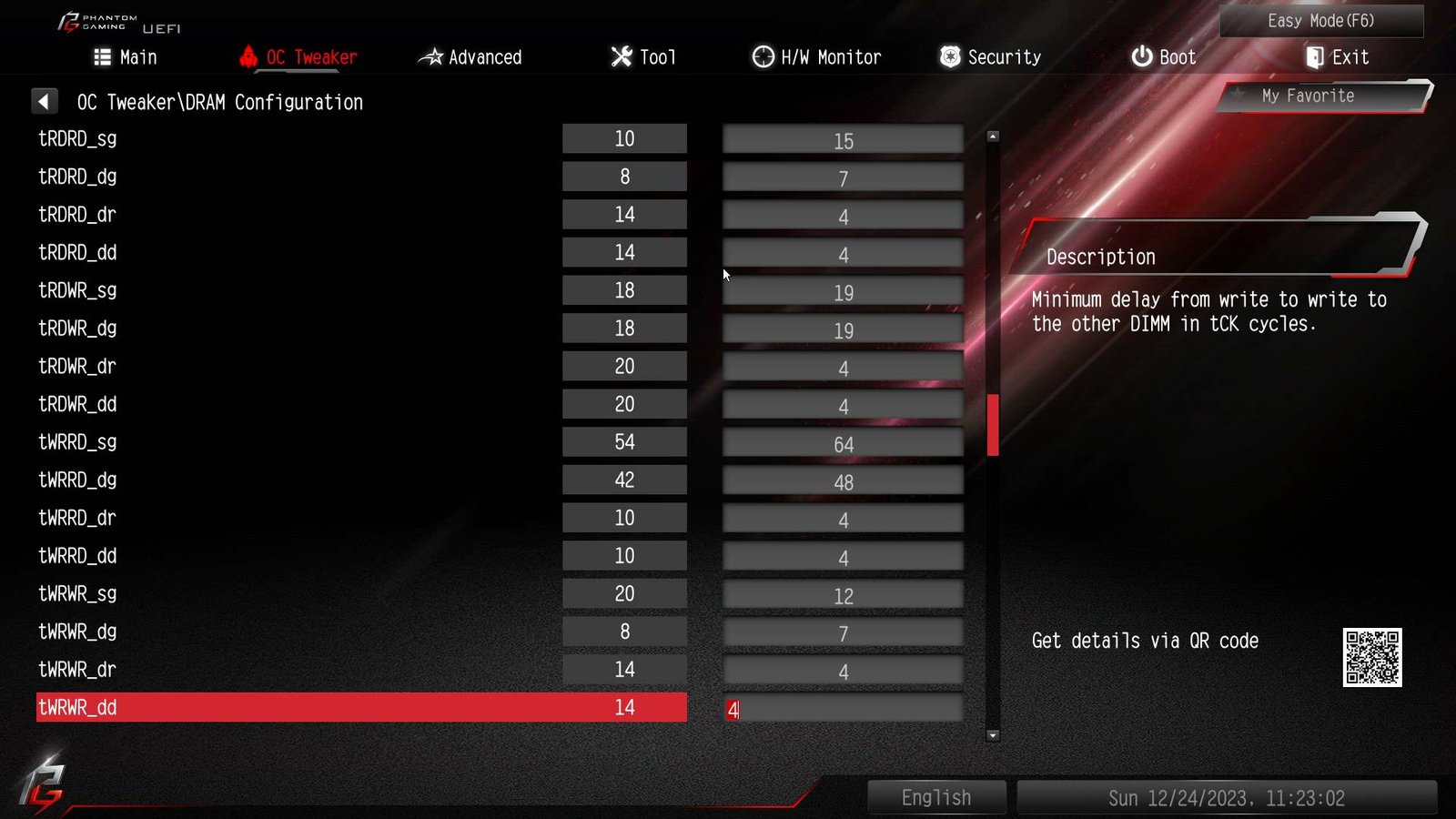
Task: Open the Security tab
Action: tap(990, 57)
